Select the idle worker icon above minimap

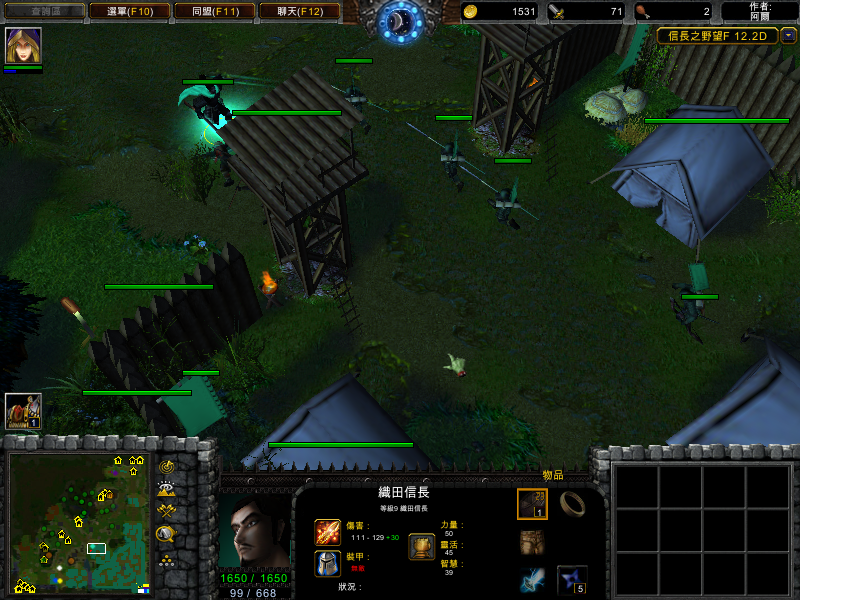tap(23, 410)
